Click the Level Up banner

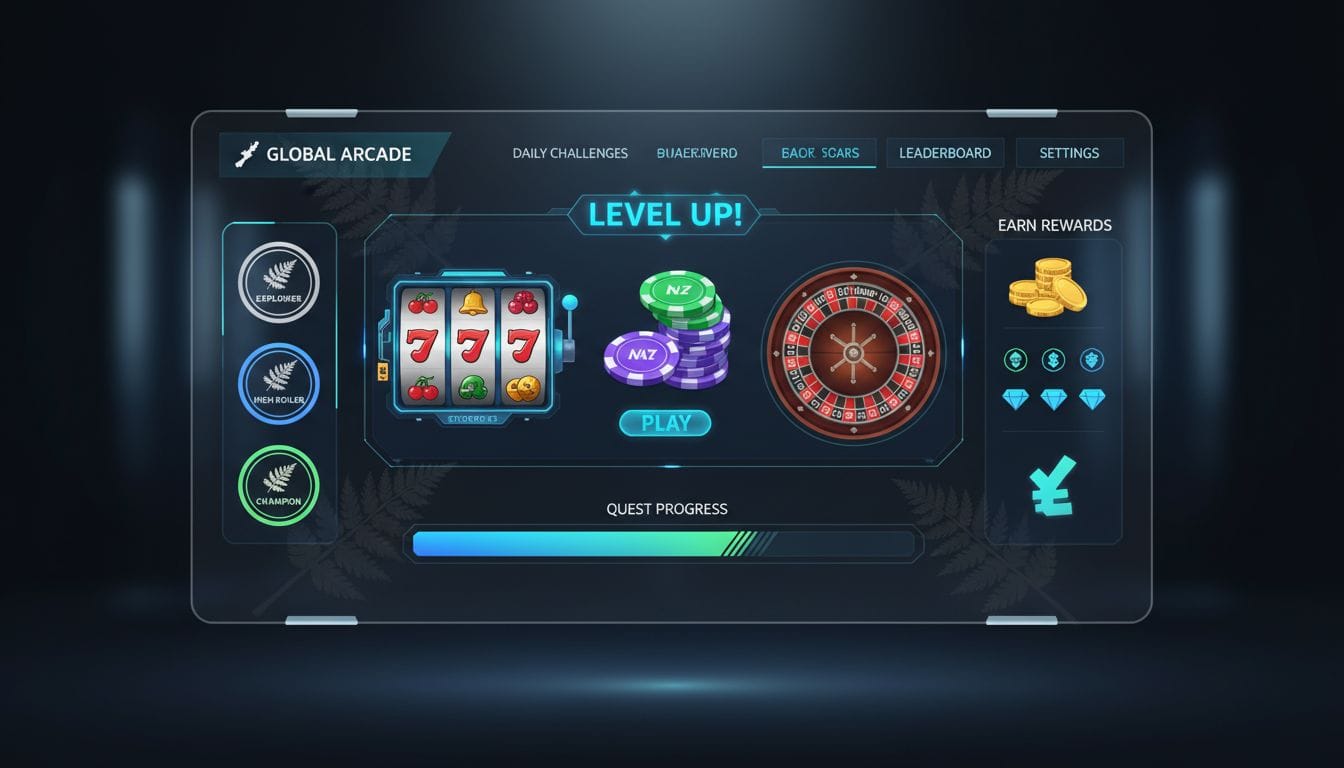click(663, 213)
